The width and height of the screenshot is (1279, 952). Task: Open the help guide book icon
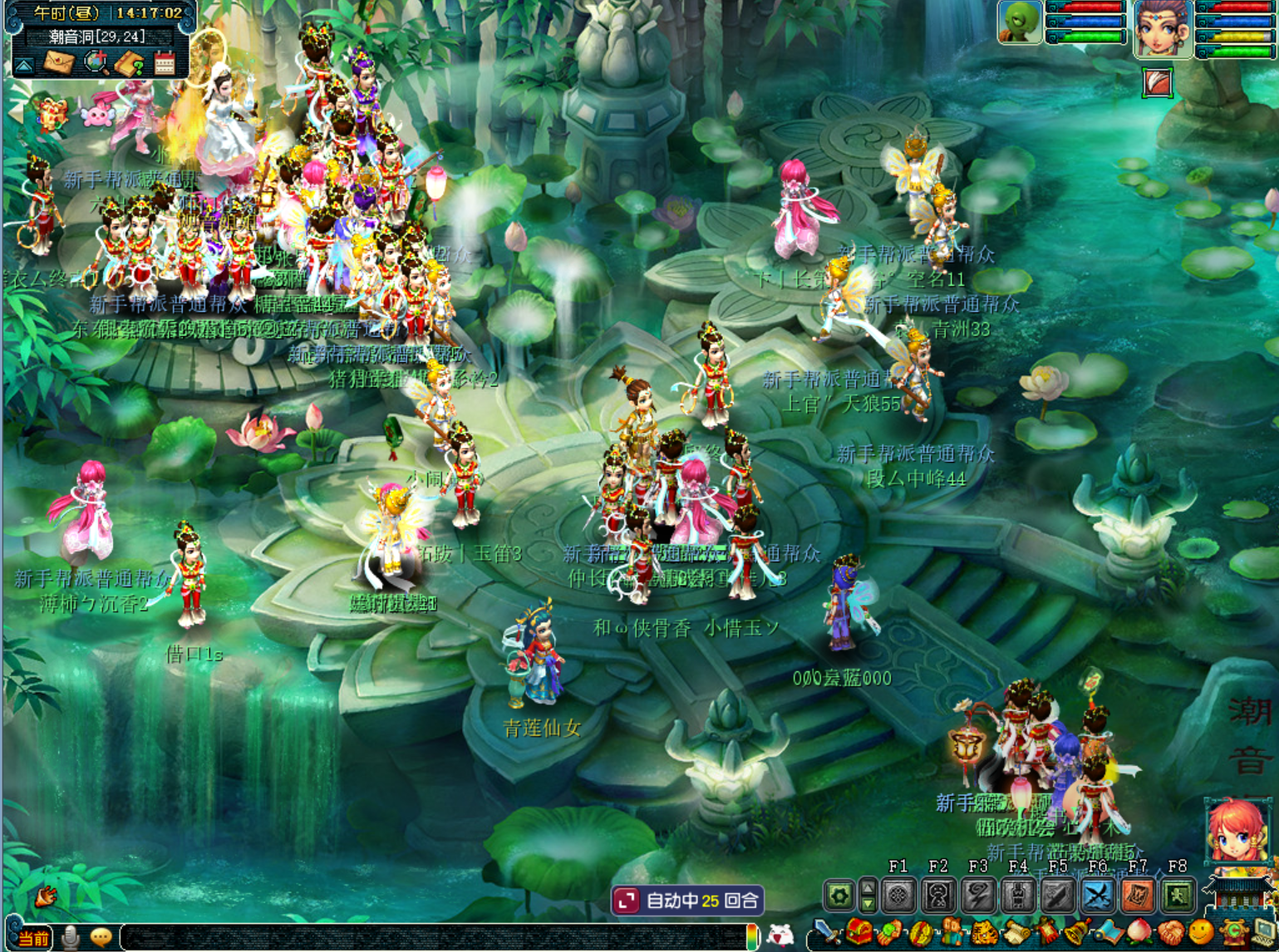tap(130, 63)
